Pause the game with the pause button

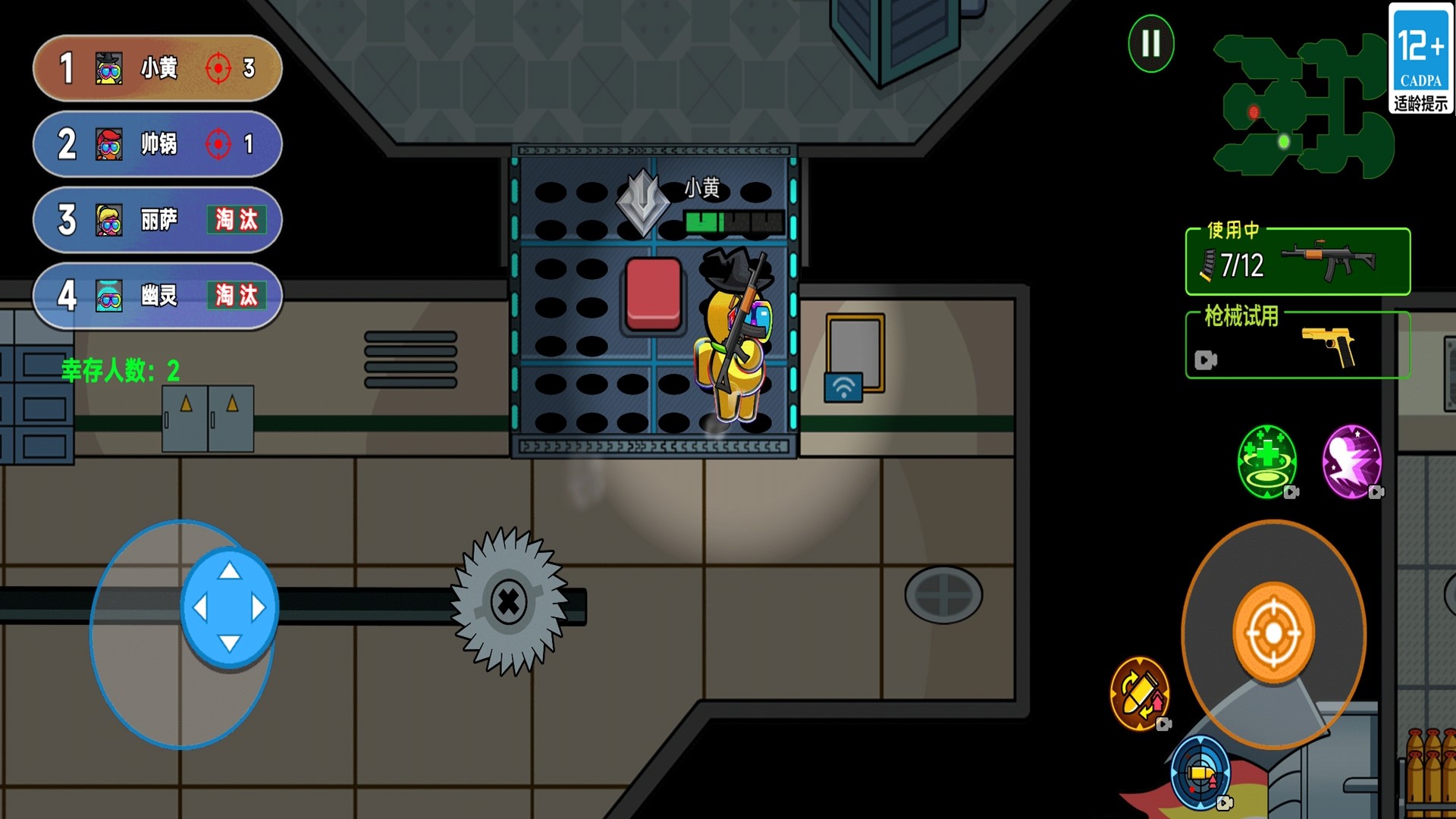[x=1150, y=43]
